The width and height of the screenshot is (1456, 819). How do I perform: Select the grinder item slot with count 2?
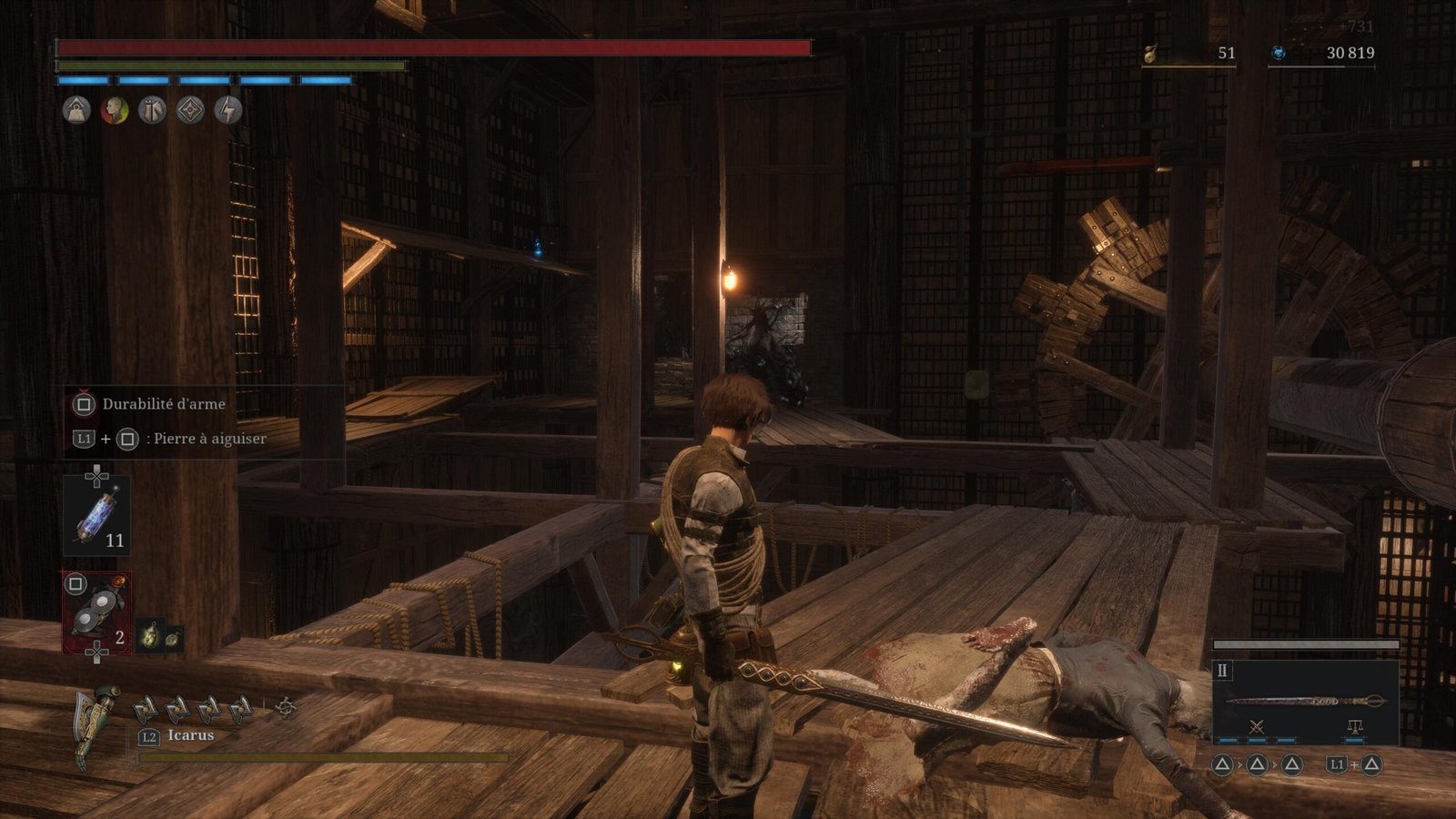pos(96,612)
